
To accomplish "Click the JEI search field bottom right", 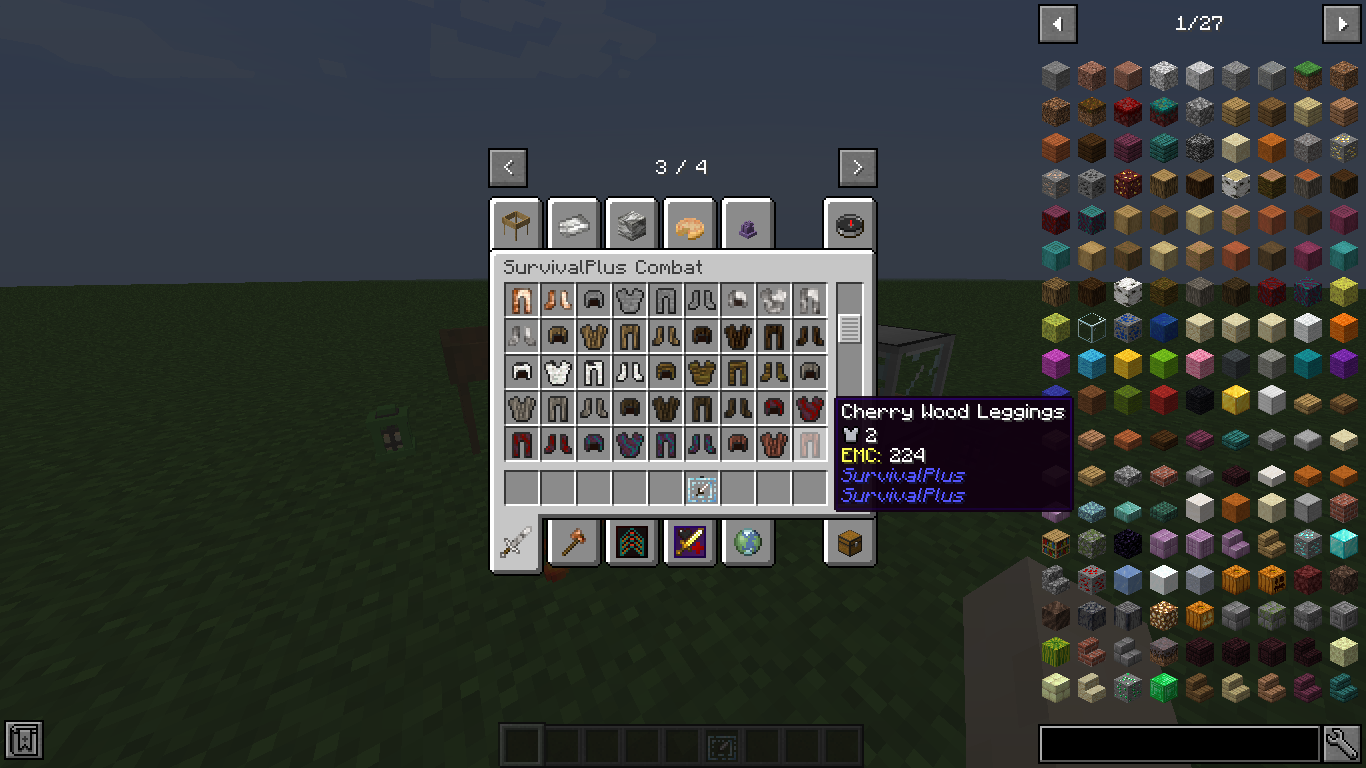I will click(1180, 743).
